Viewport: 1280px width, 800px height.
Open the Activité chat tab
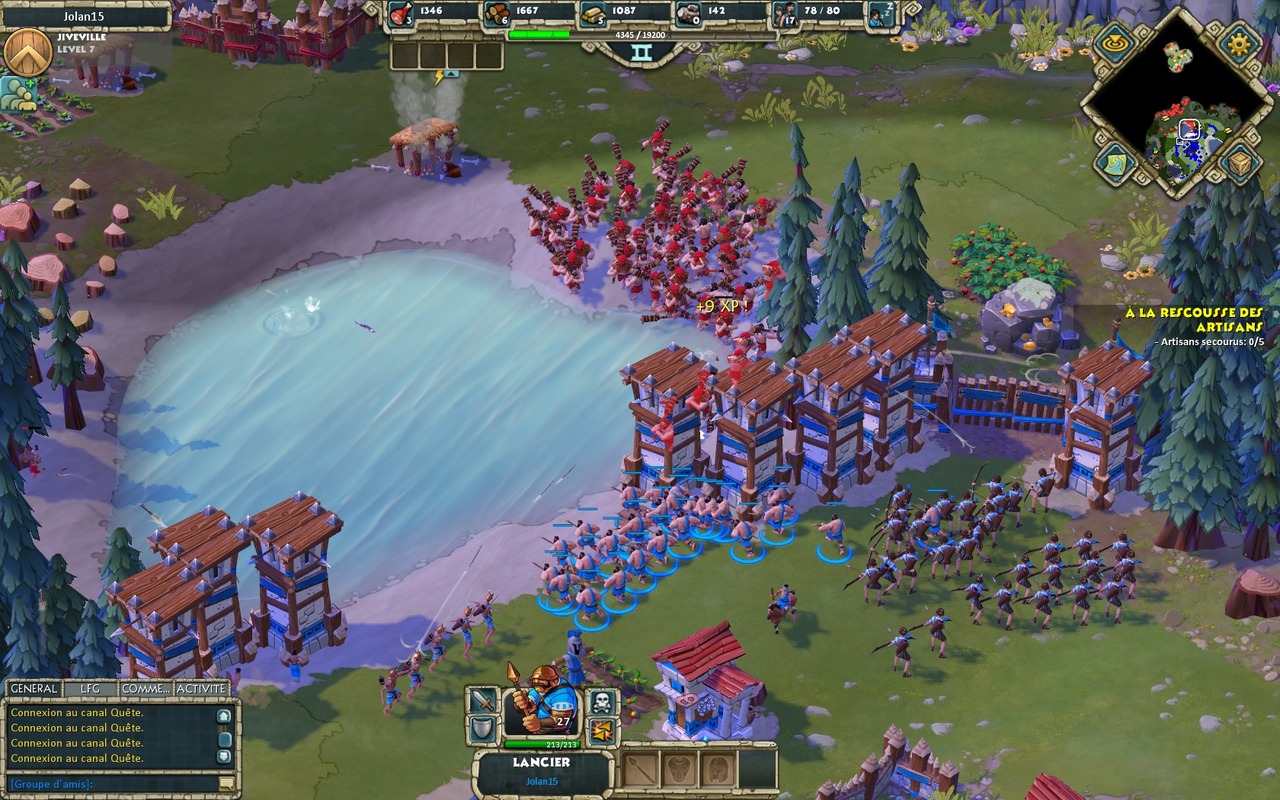tap(201, 689)
